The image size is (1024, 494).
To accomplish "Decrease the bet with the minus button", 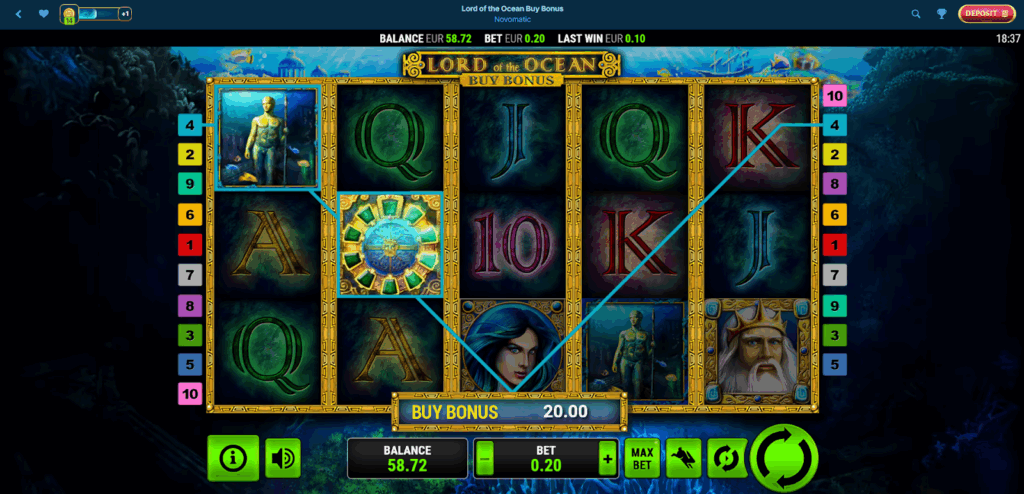I will click(485, 458).
